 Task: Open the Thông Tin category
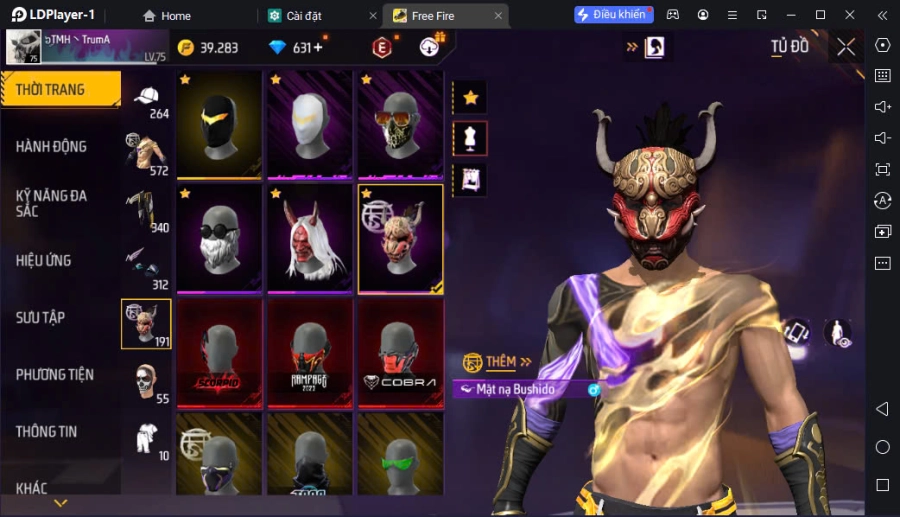tap(60, 431)
